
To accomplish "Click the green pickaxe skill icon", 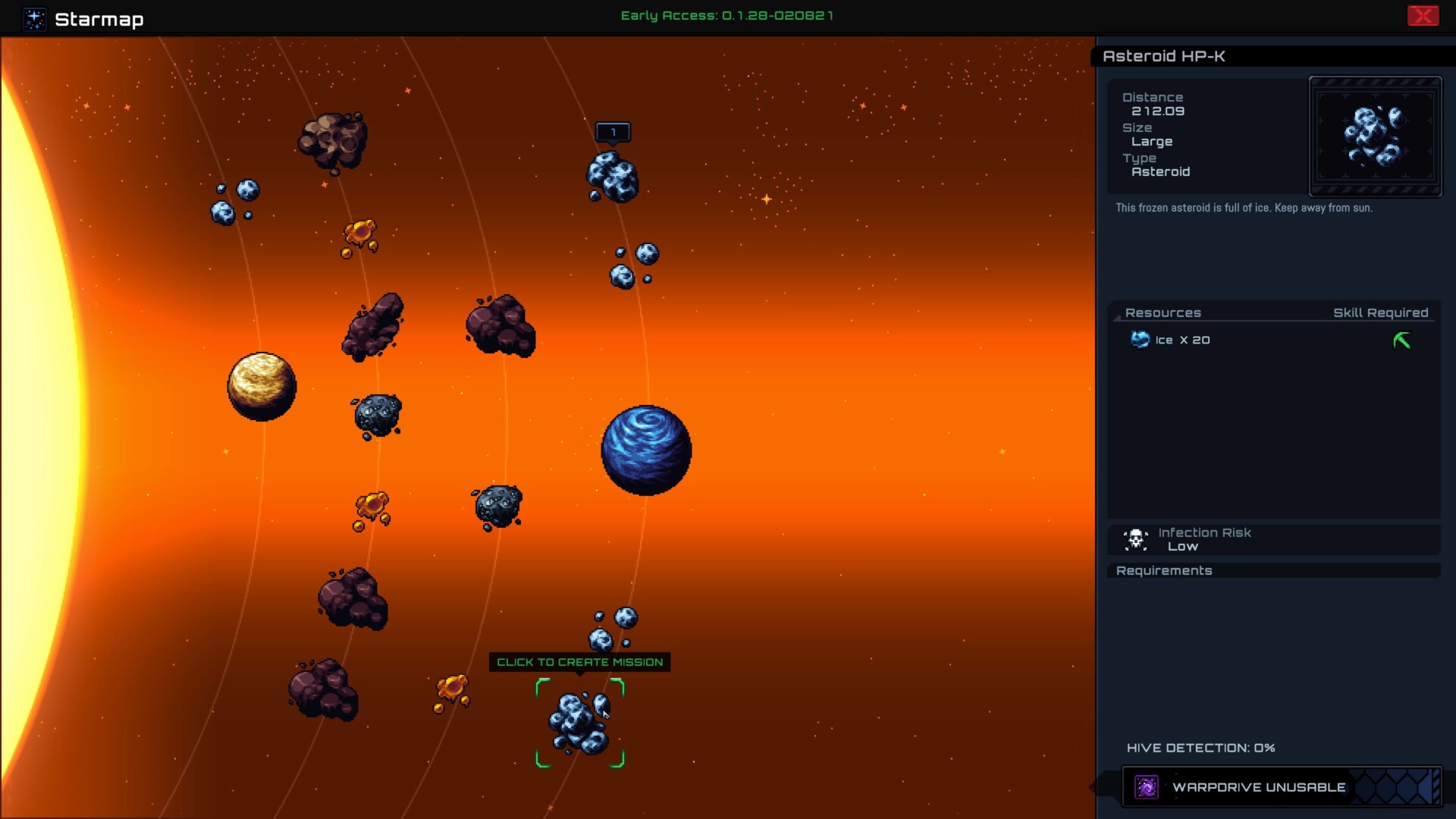I will [x=1401, y=340].
